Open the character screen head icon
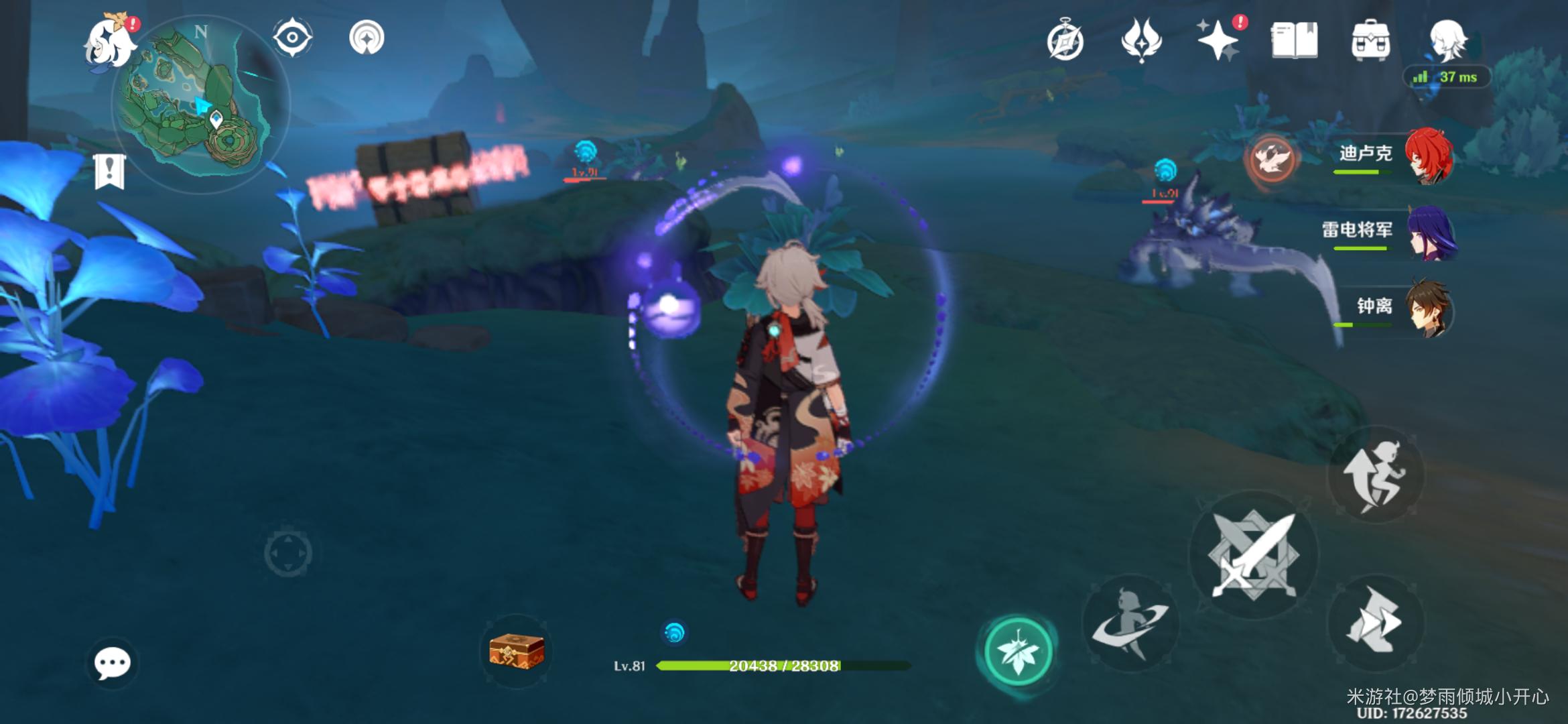This screenshot has width=1568, height=724. [x=1447, y=40]
